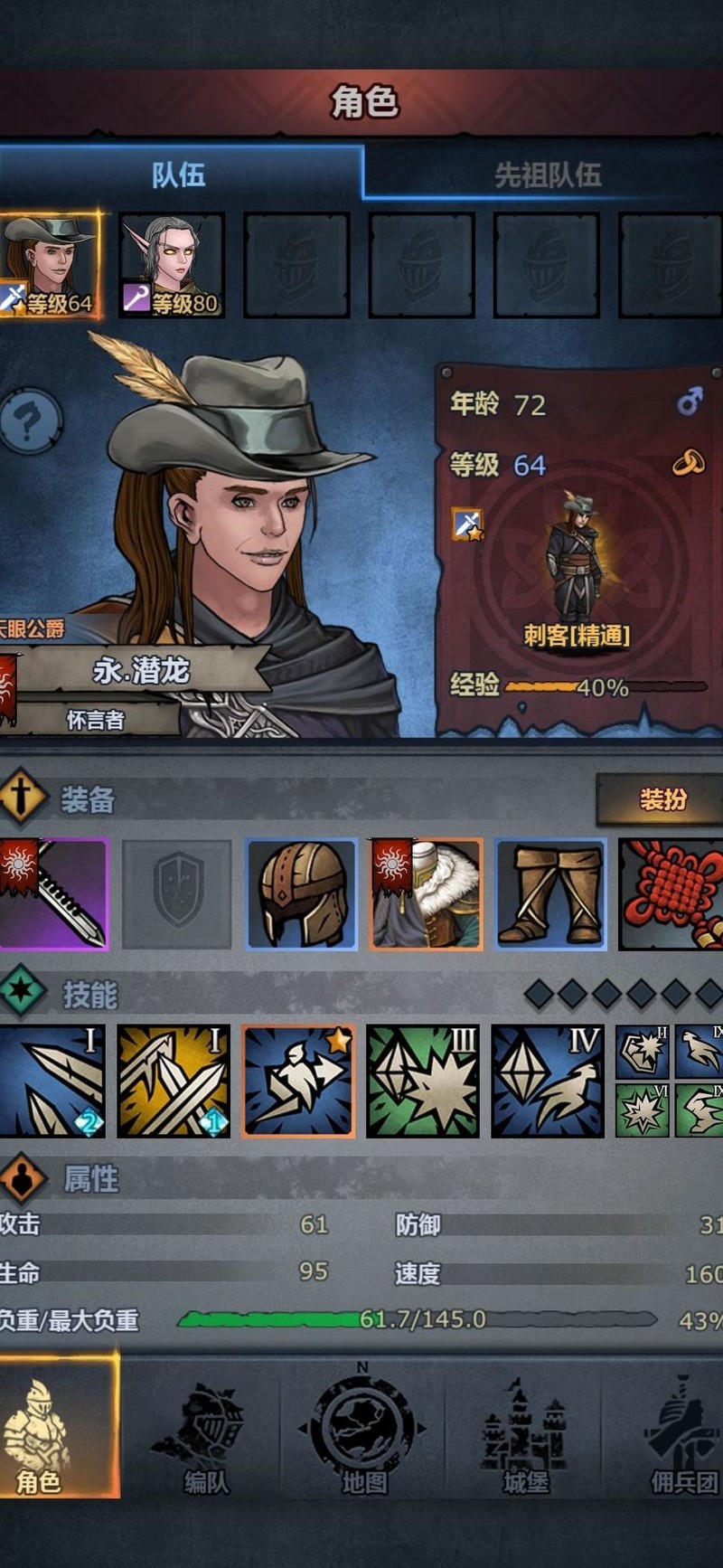Inspect the leather helmet slot
723x1568 pixels.
(302, 893)
